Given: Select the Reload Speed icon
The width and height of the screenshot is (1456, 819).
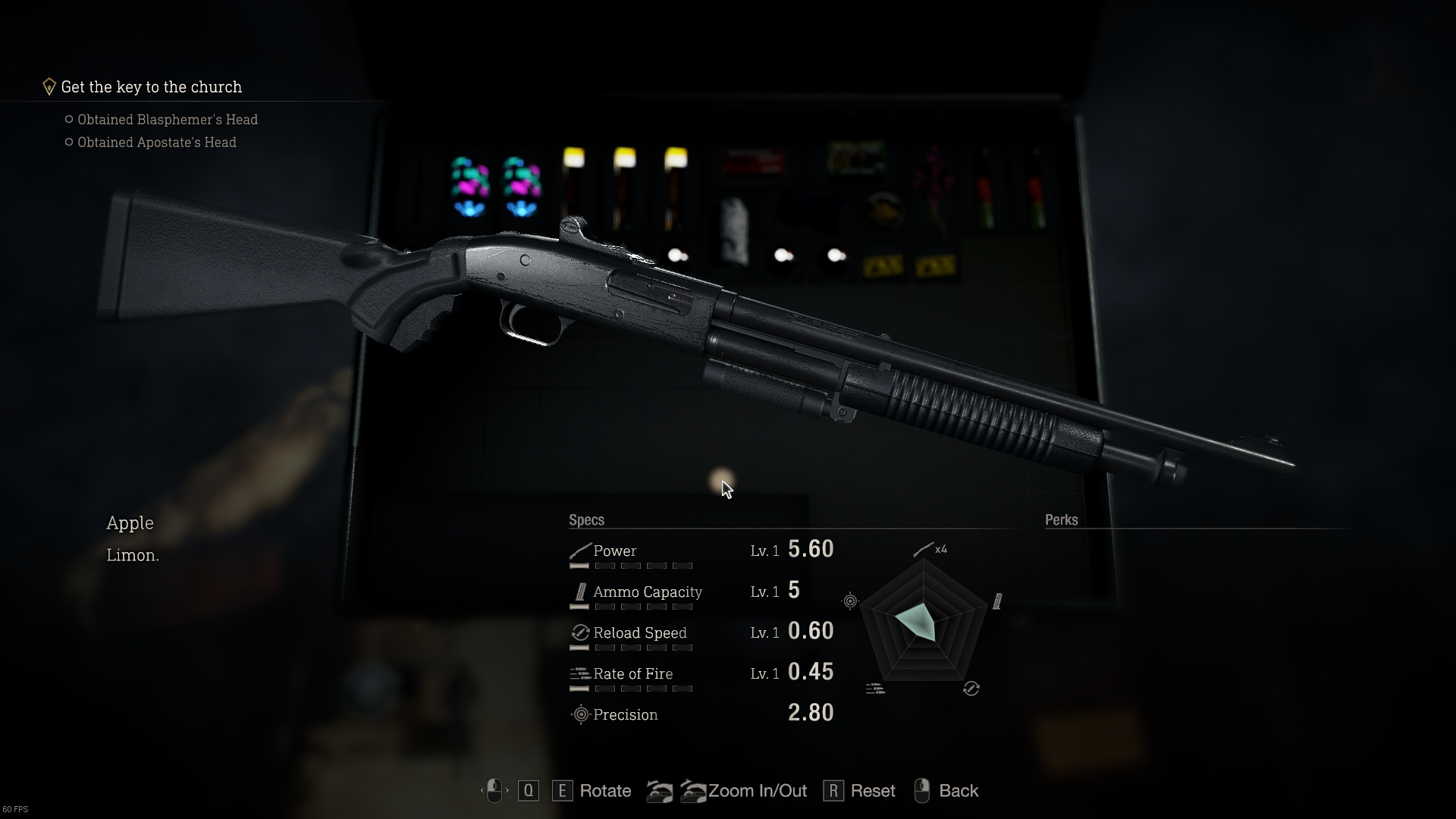Looking at the screenshot, I should (x=580, y=632).
